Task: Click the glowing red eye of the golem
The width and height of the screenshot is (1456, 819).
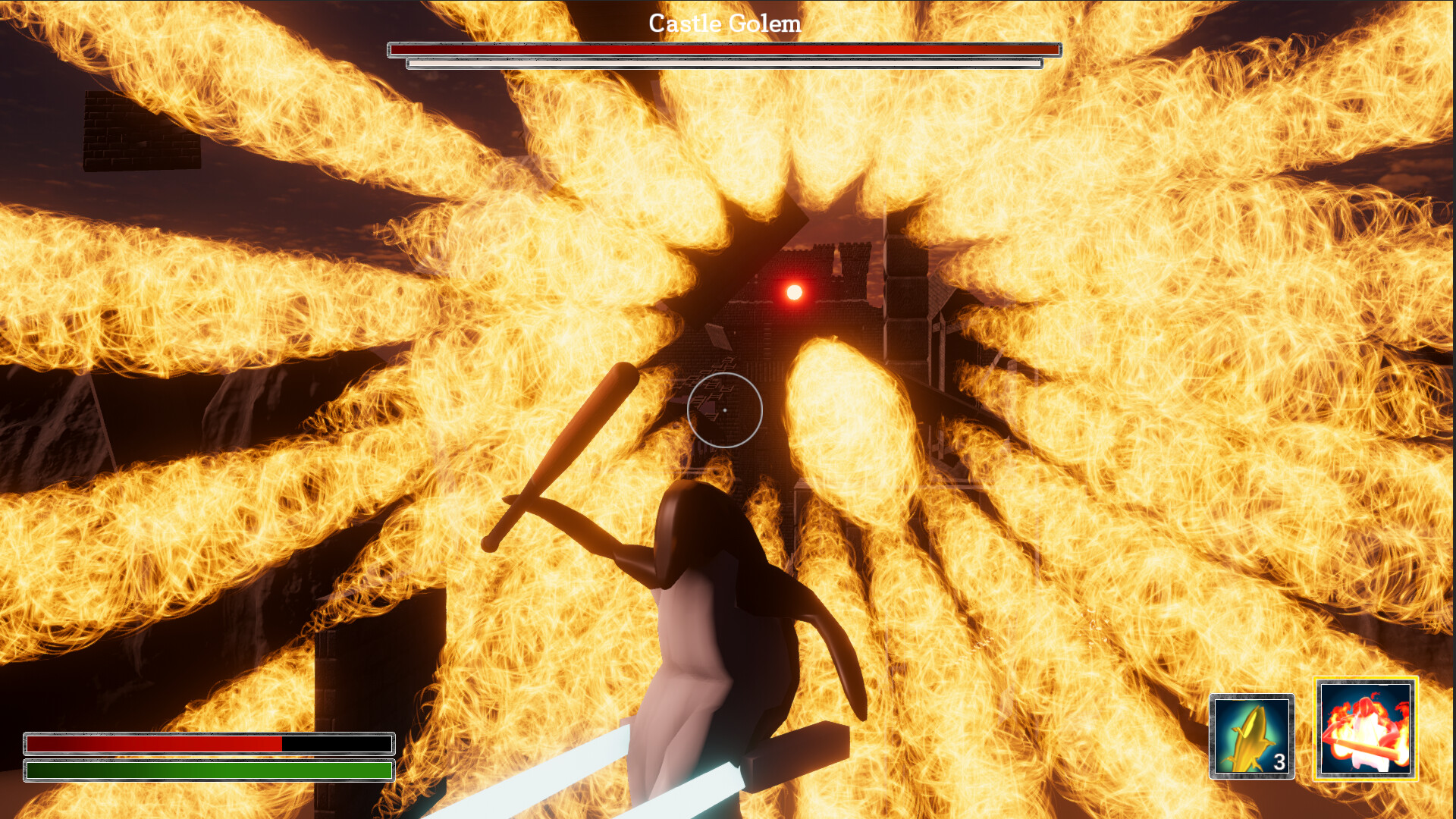Action: (x=793, y=291)
